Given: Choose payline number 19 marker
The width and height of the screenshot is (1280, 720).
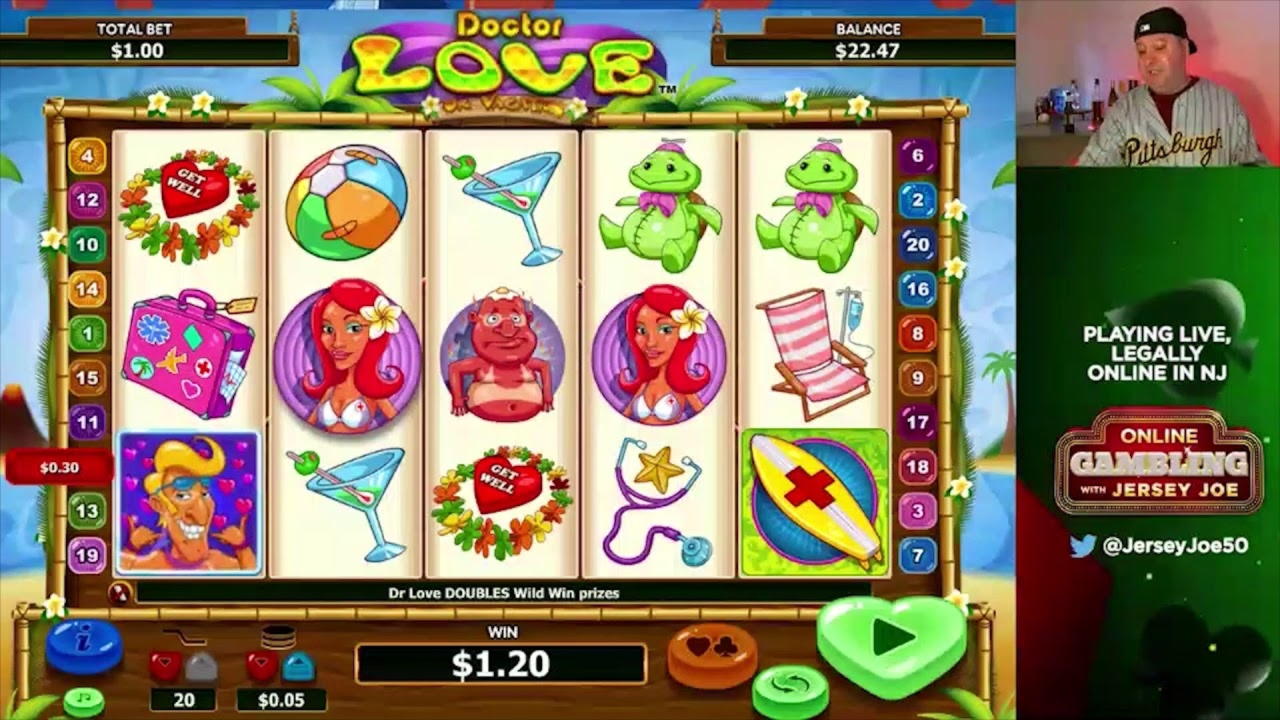Looking at the screenshot, I should pos(87,555).
